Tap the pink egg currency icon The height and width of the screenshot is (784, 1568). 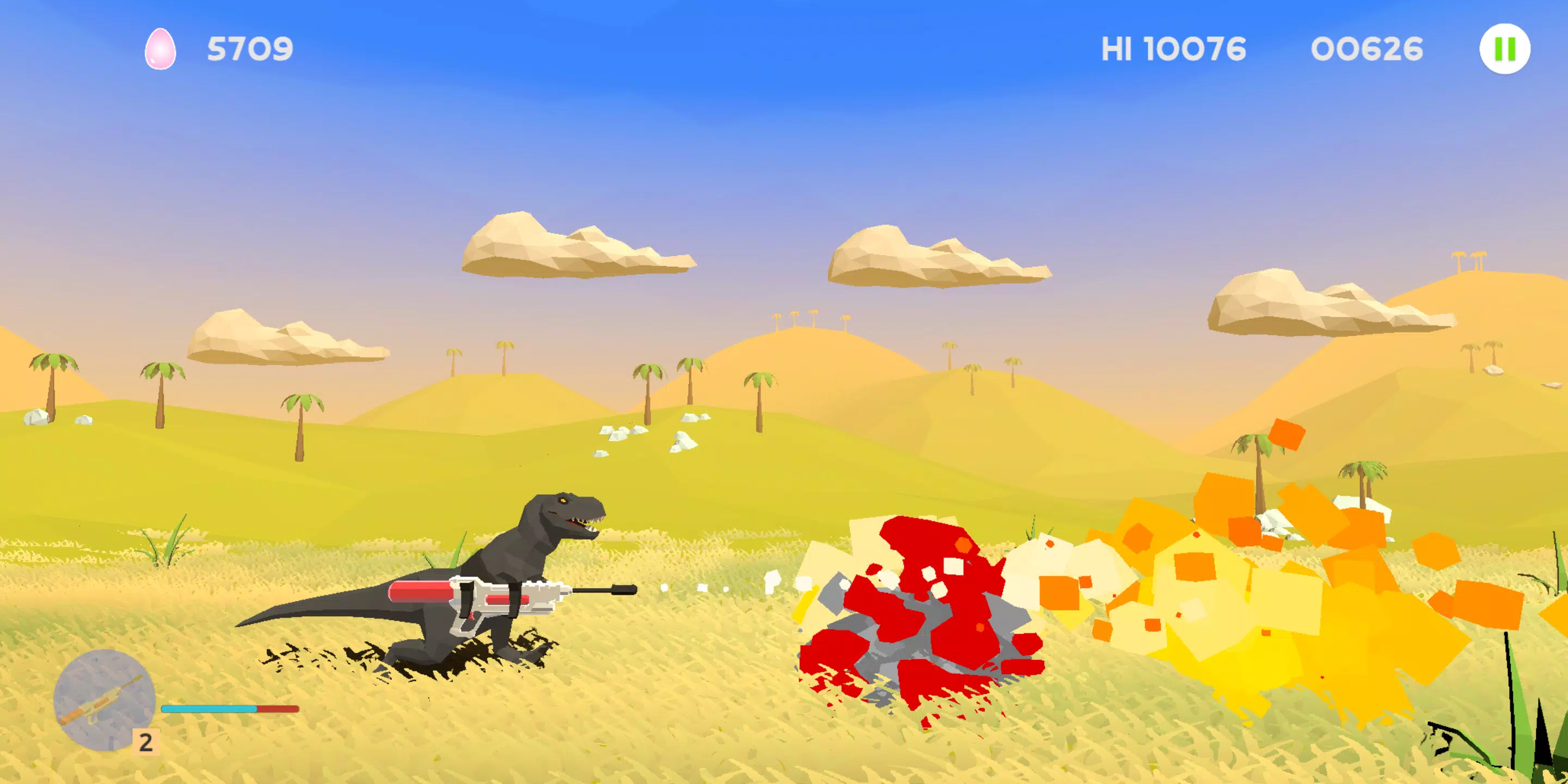[x=161, y=50]
